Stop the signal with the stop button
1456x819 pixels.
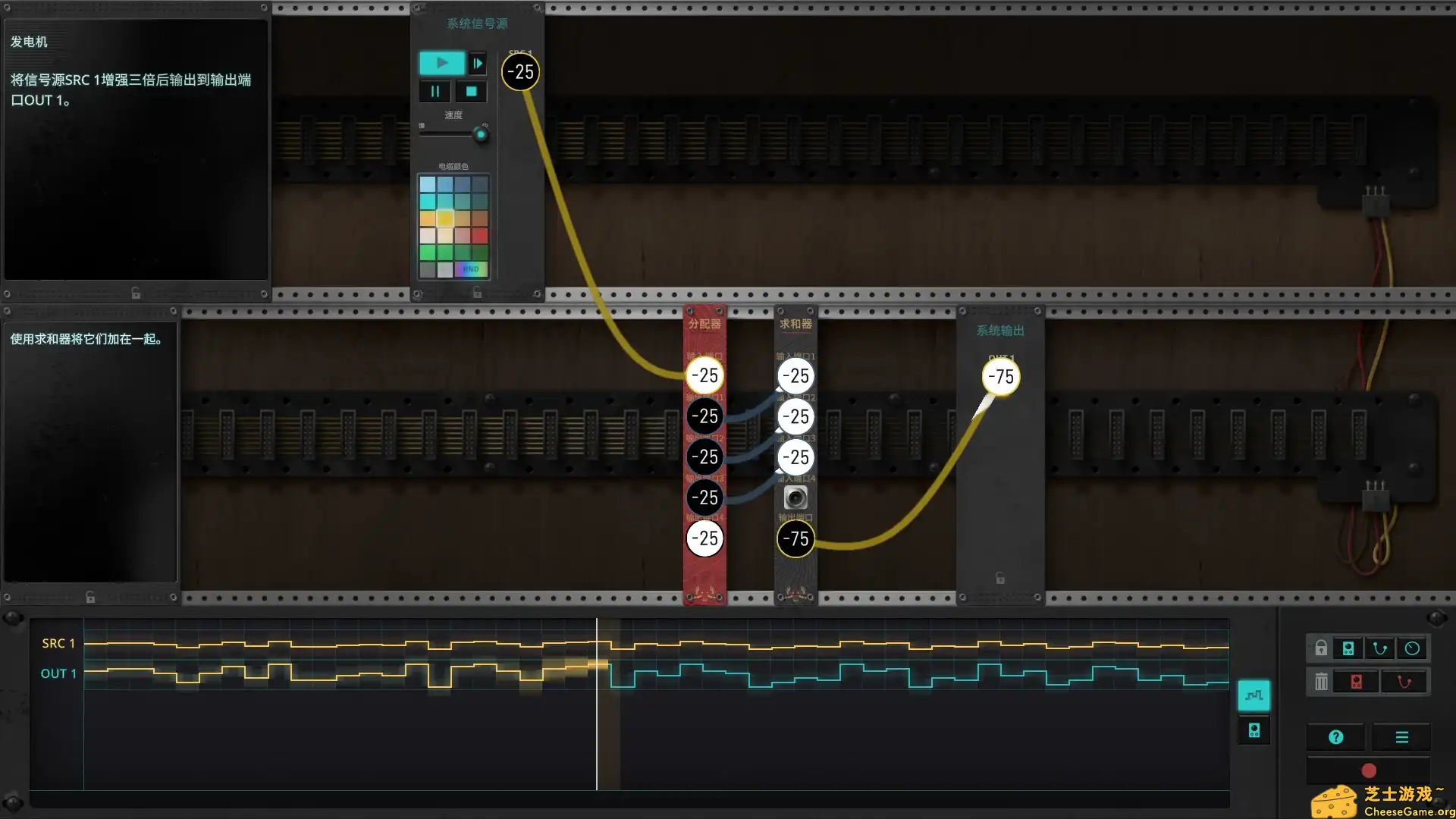coord(470,90)
